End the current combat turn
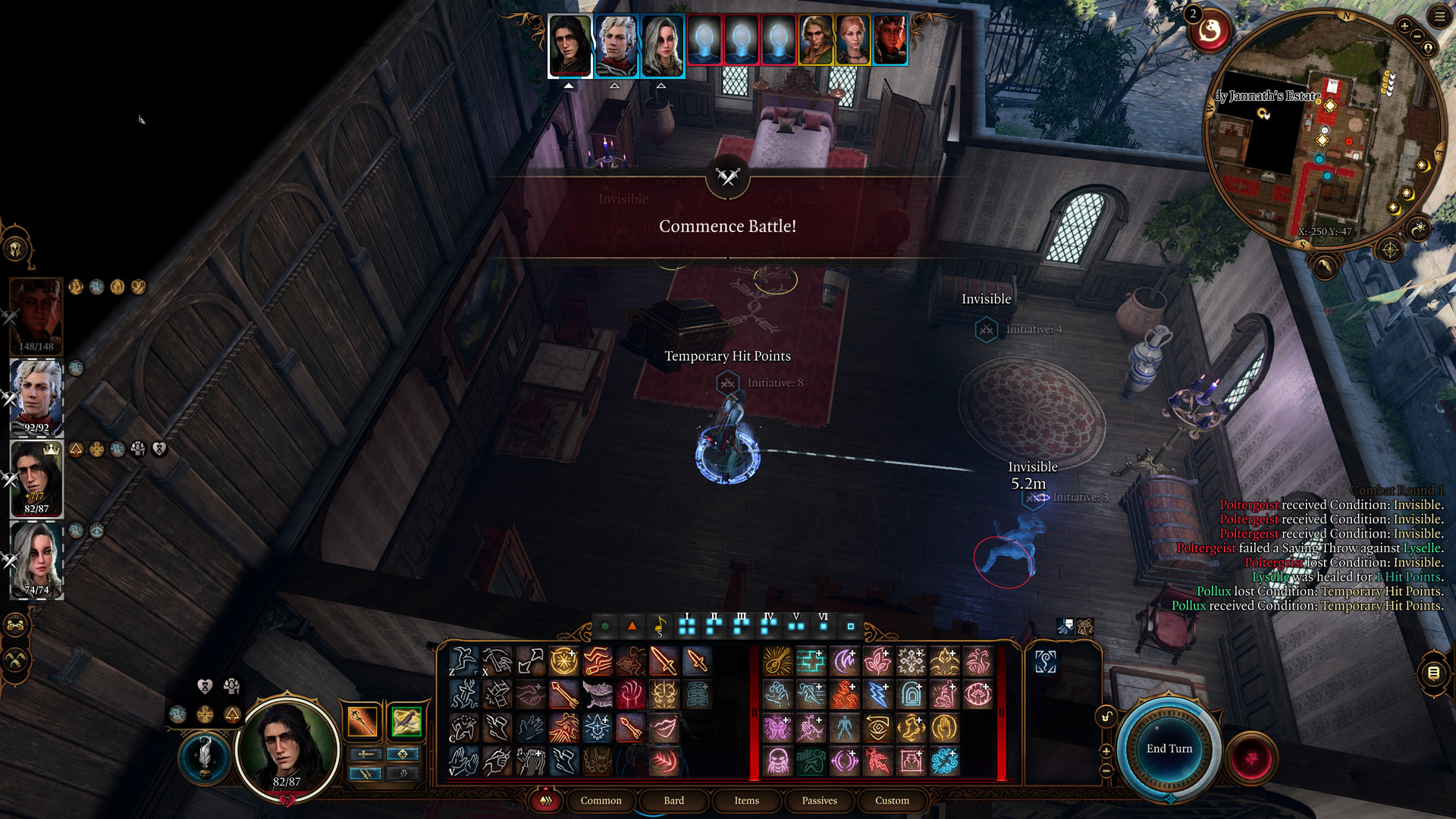 point(1169,748)
